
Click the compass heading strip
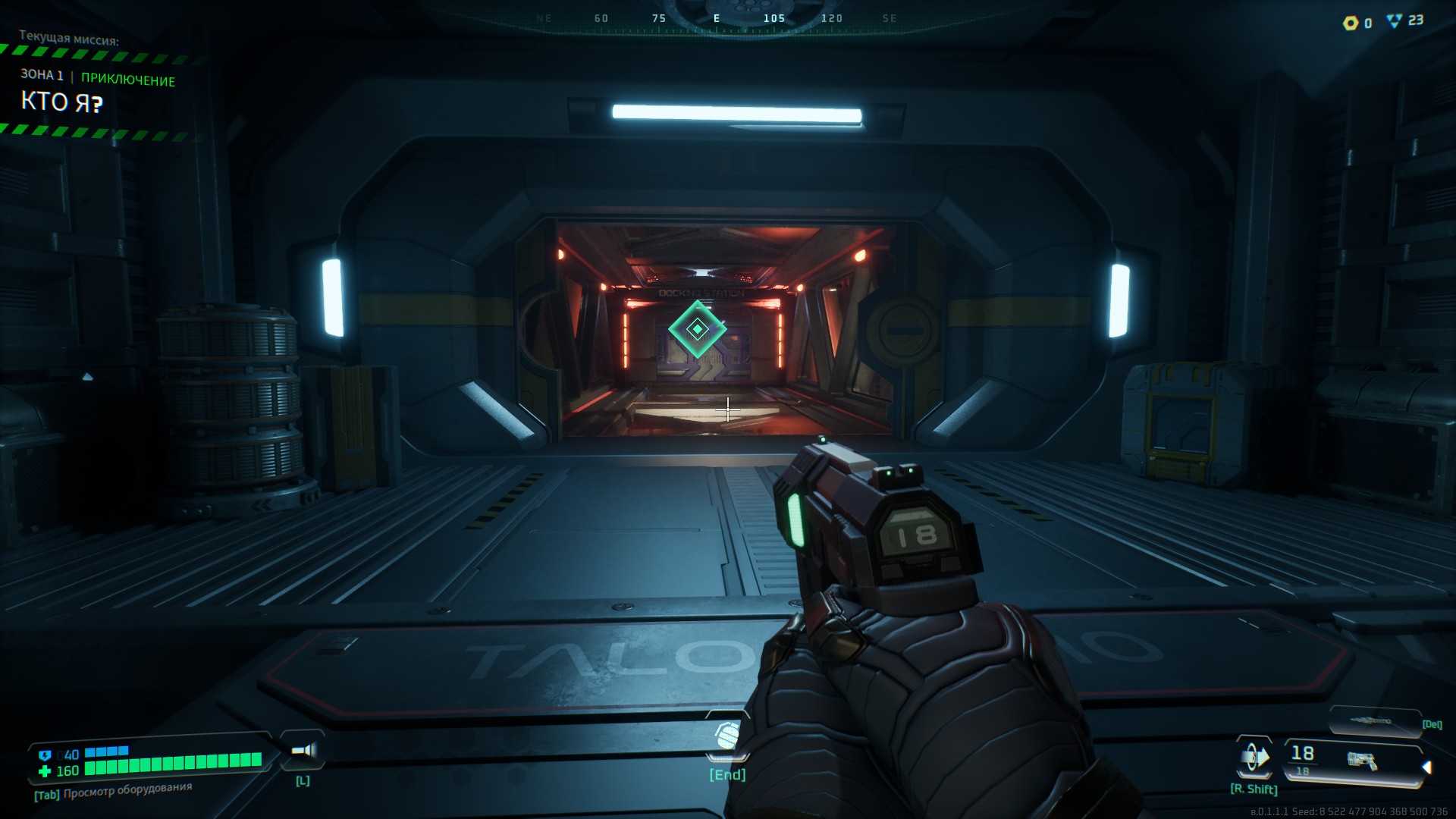(x=716, y=19)
